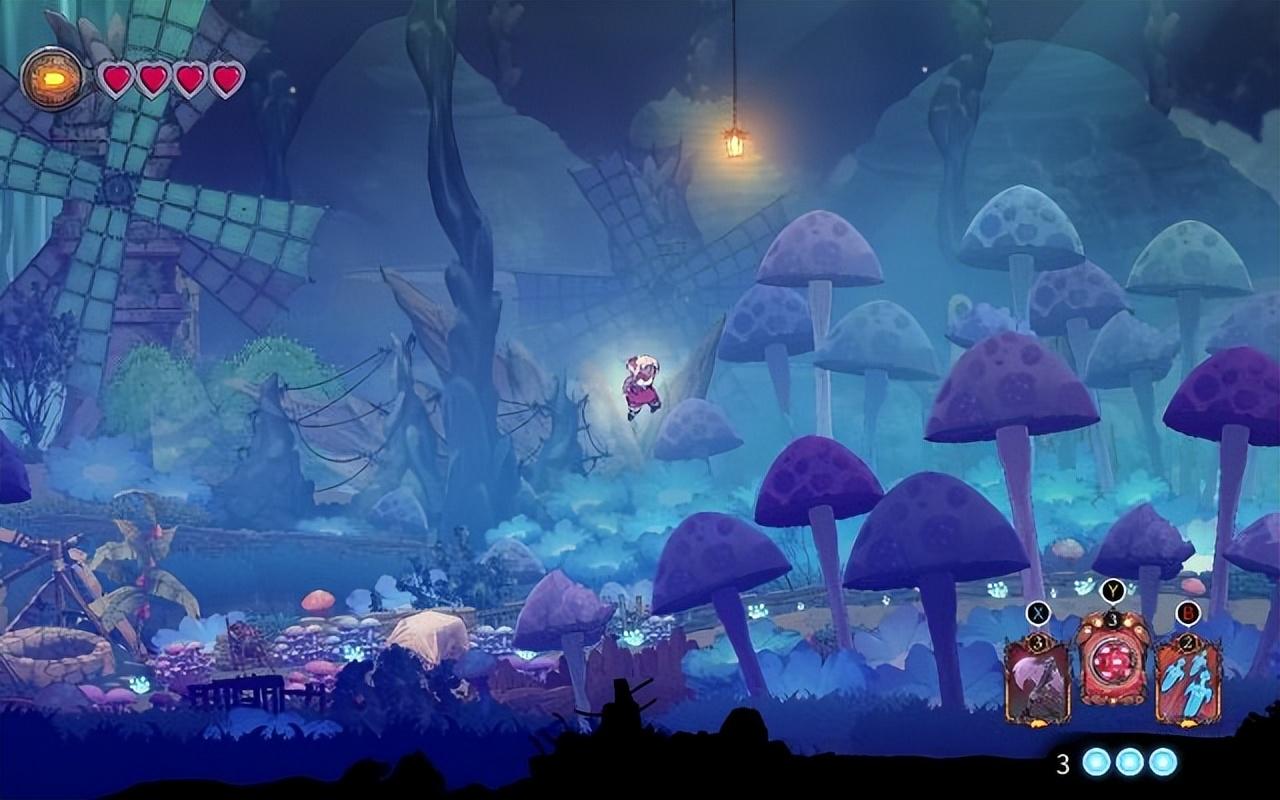Select the axe ability card
1280x800 pixels.
[1037, 682]
